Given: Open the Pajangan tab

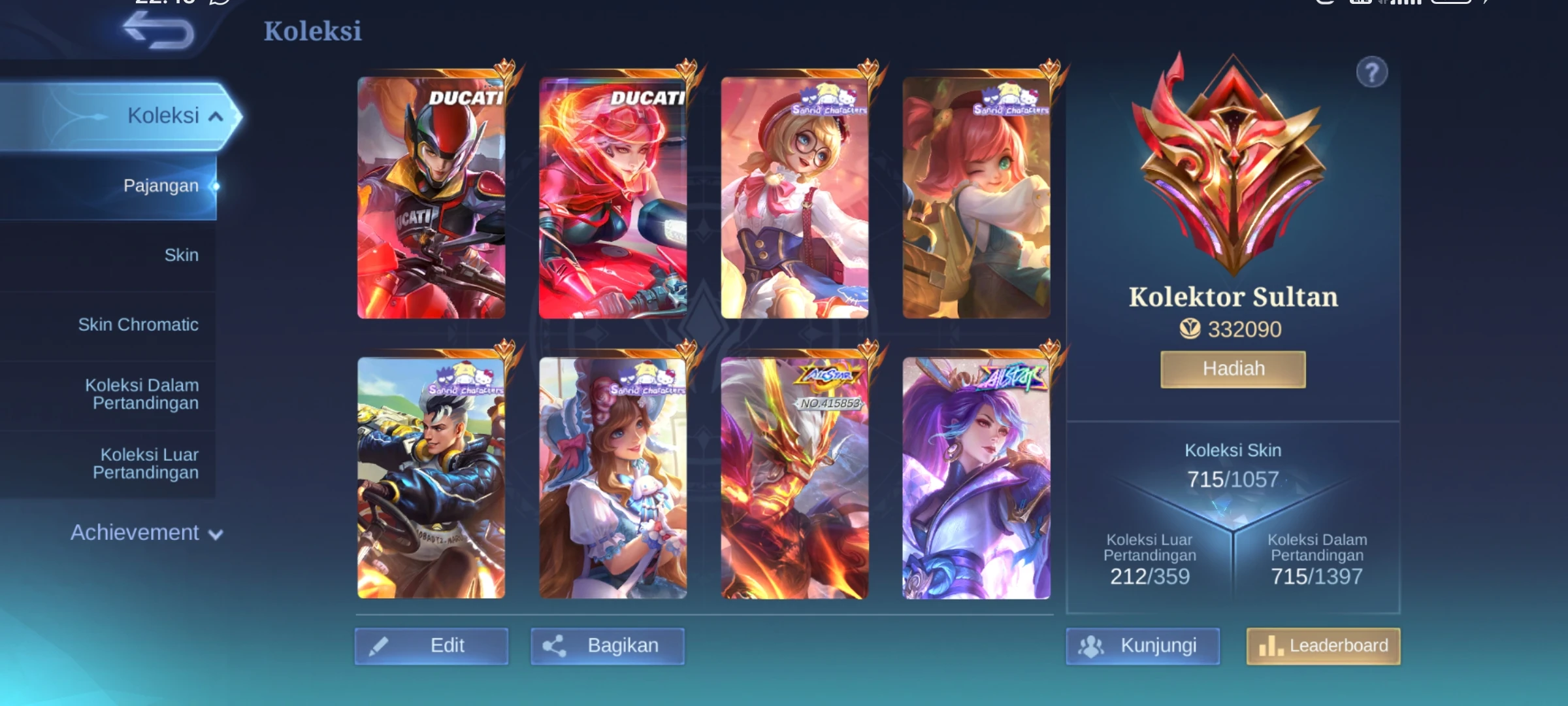Looking at the screenshot, I should pyautogui.click(x=161, y=186).
